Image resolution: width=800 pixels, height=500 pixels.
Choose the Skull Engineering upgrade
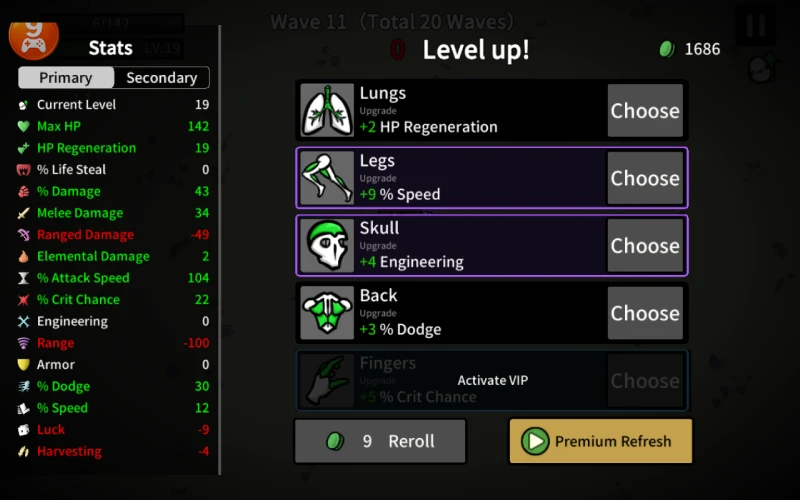(645, 246)
